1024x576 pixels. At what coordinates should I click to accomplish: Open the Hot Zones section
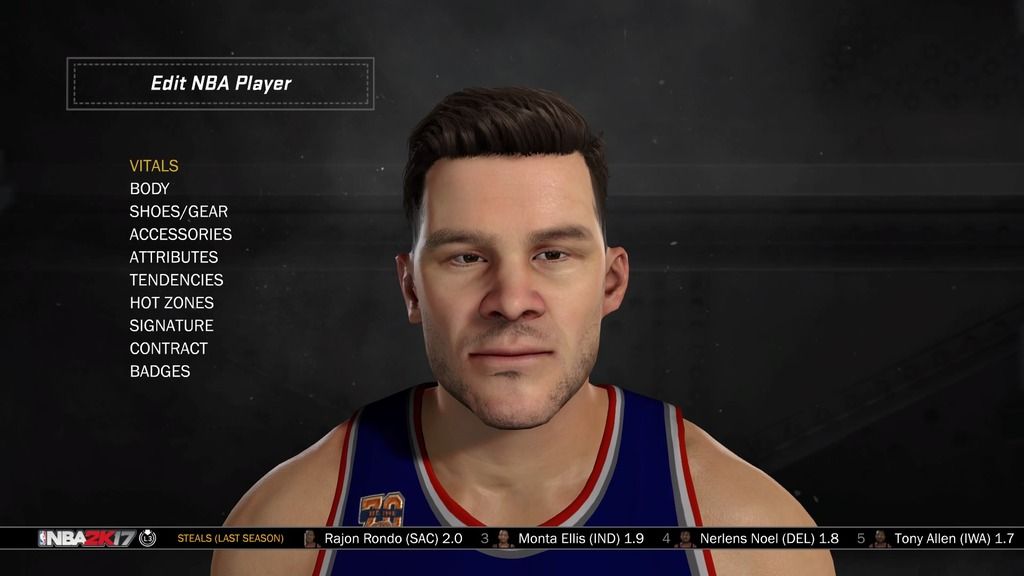click(171, 303)
